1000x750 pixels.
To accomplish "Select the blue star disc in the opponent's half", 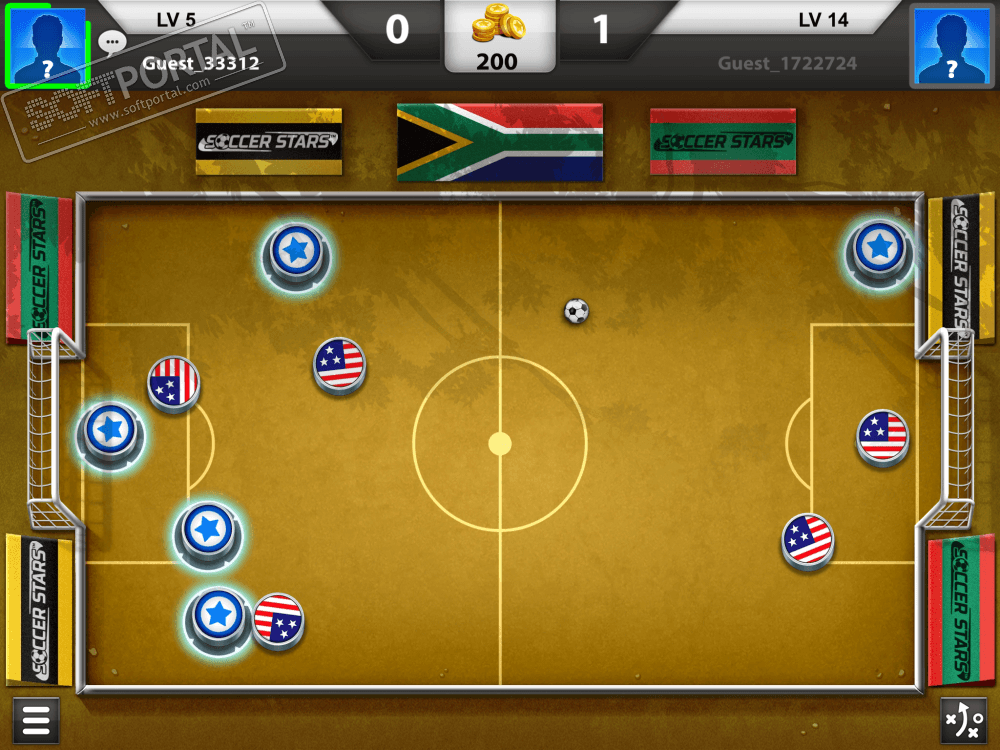I will click(x=879, y=247).
